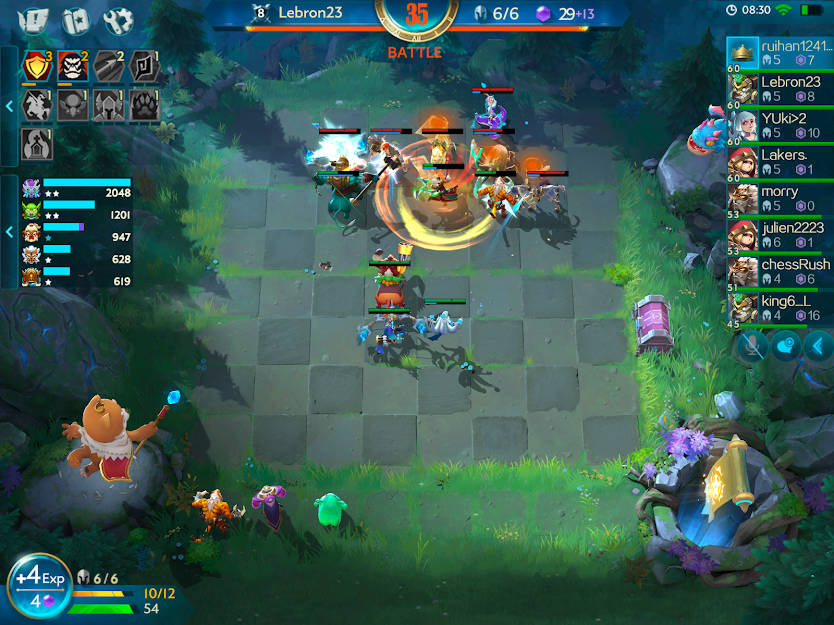Select the spear synergy icon

click(108, 67)
